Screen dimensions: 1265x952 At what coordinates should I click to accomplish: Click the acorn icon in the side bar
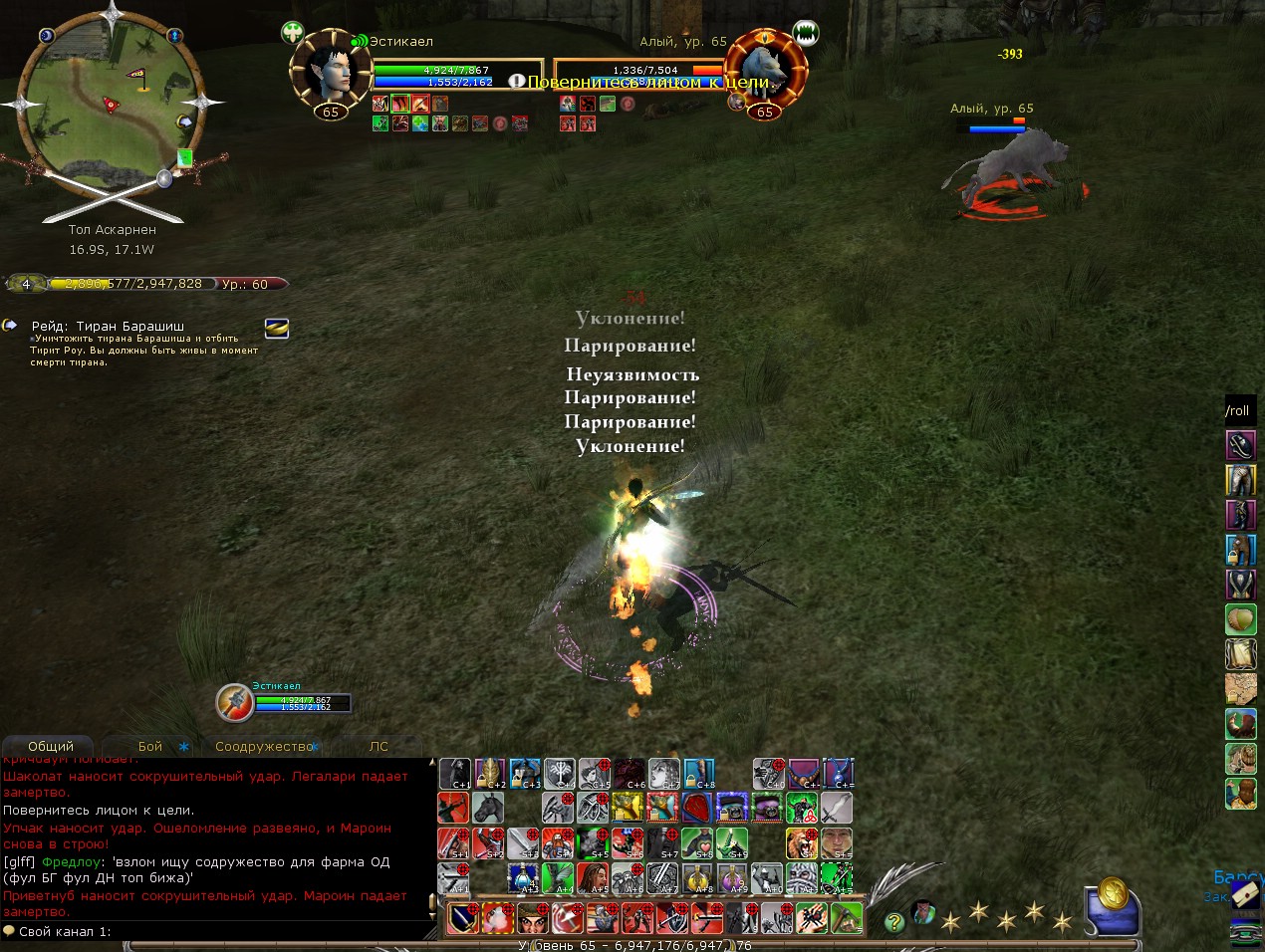pyautogui.click(x=1240, y=619)
